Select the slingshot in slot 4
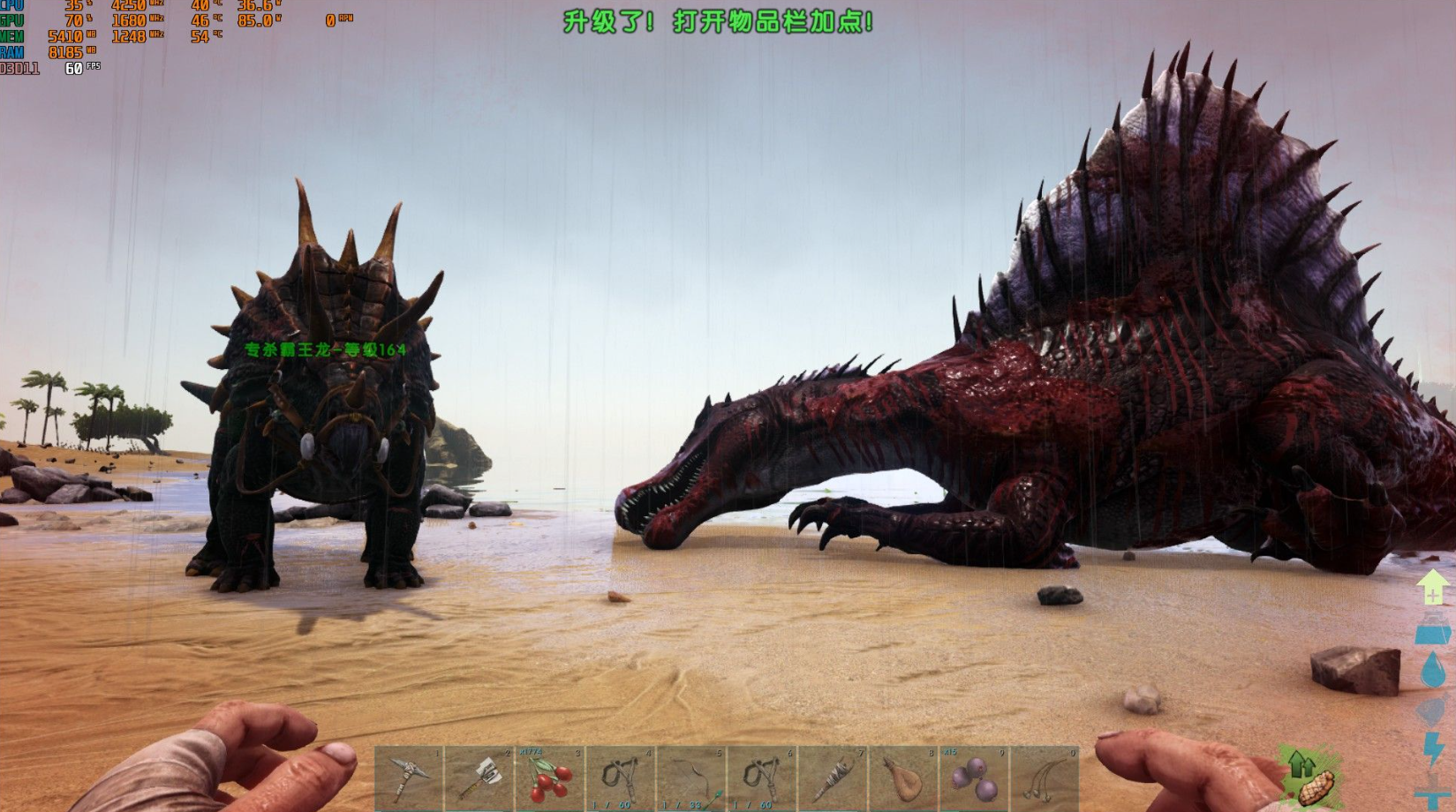This screenshot has width=1456, height=812. click(x=621, y=778)
